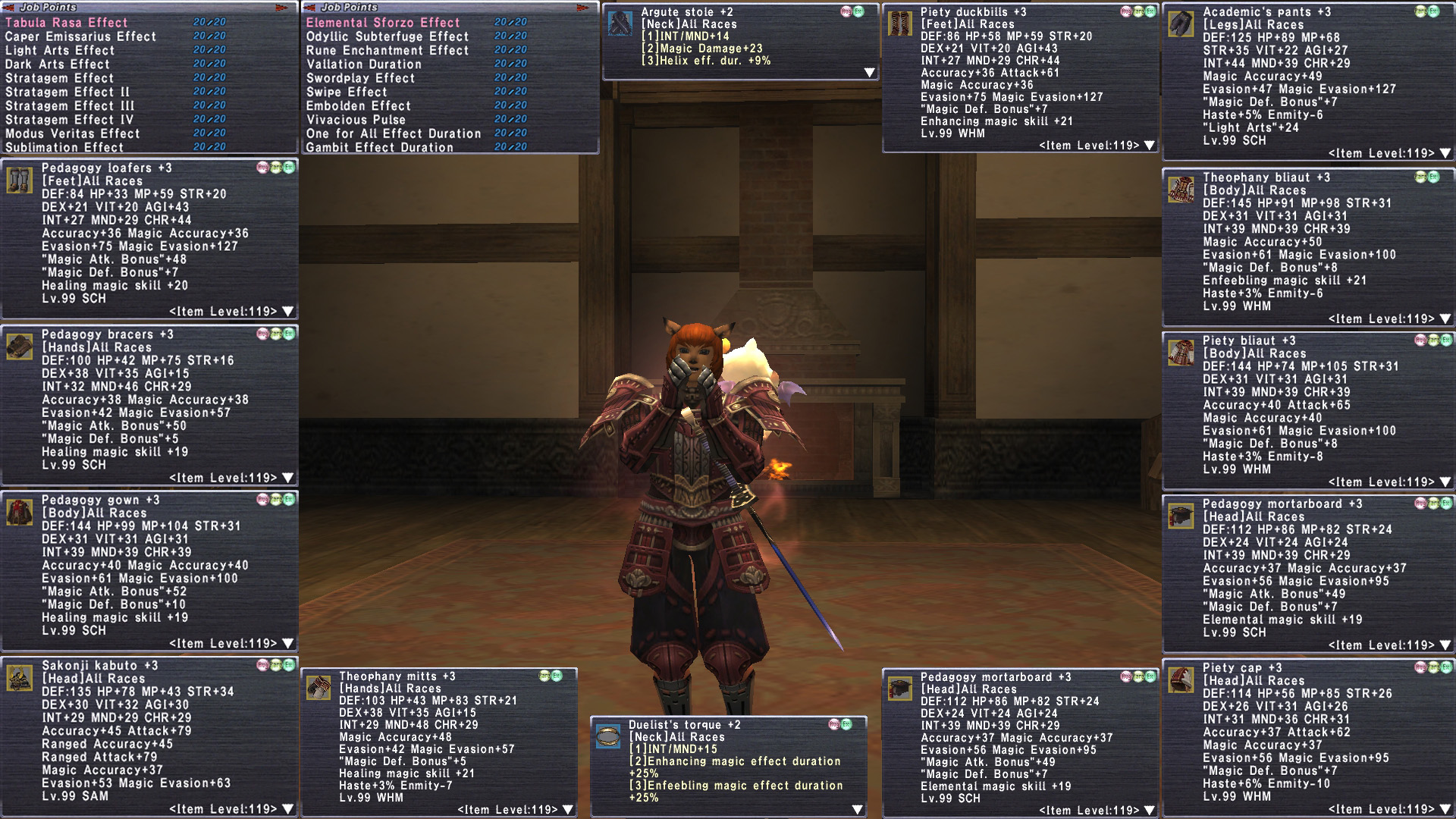Select Modus Veritas Effect job point
This screenshot has height=819, width=1456.
click(73, 133)
